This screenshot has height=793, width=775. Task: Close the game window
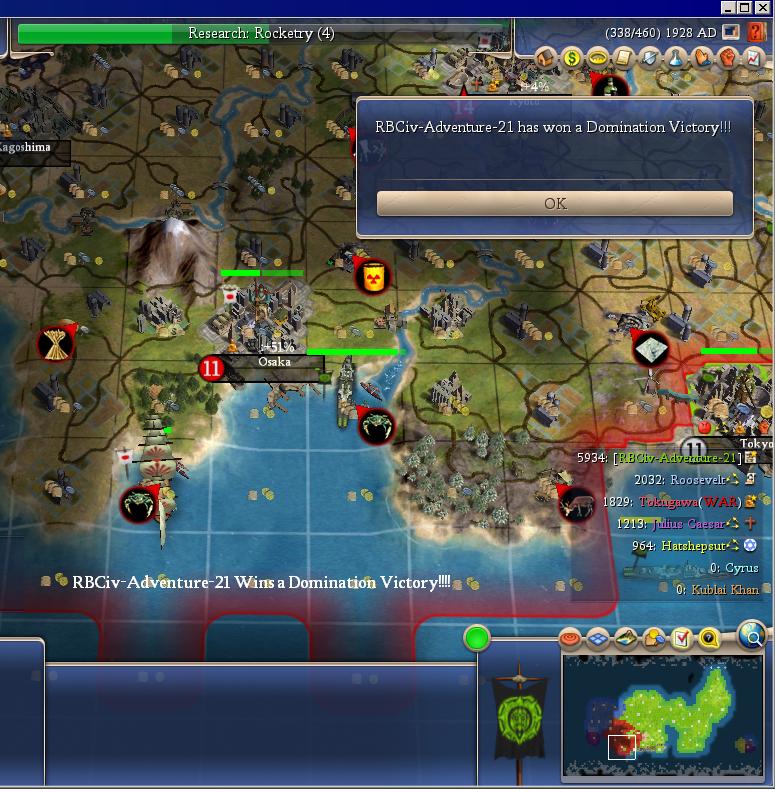[764, 6]
